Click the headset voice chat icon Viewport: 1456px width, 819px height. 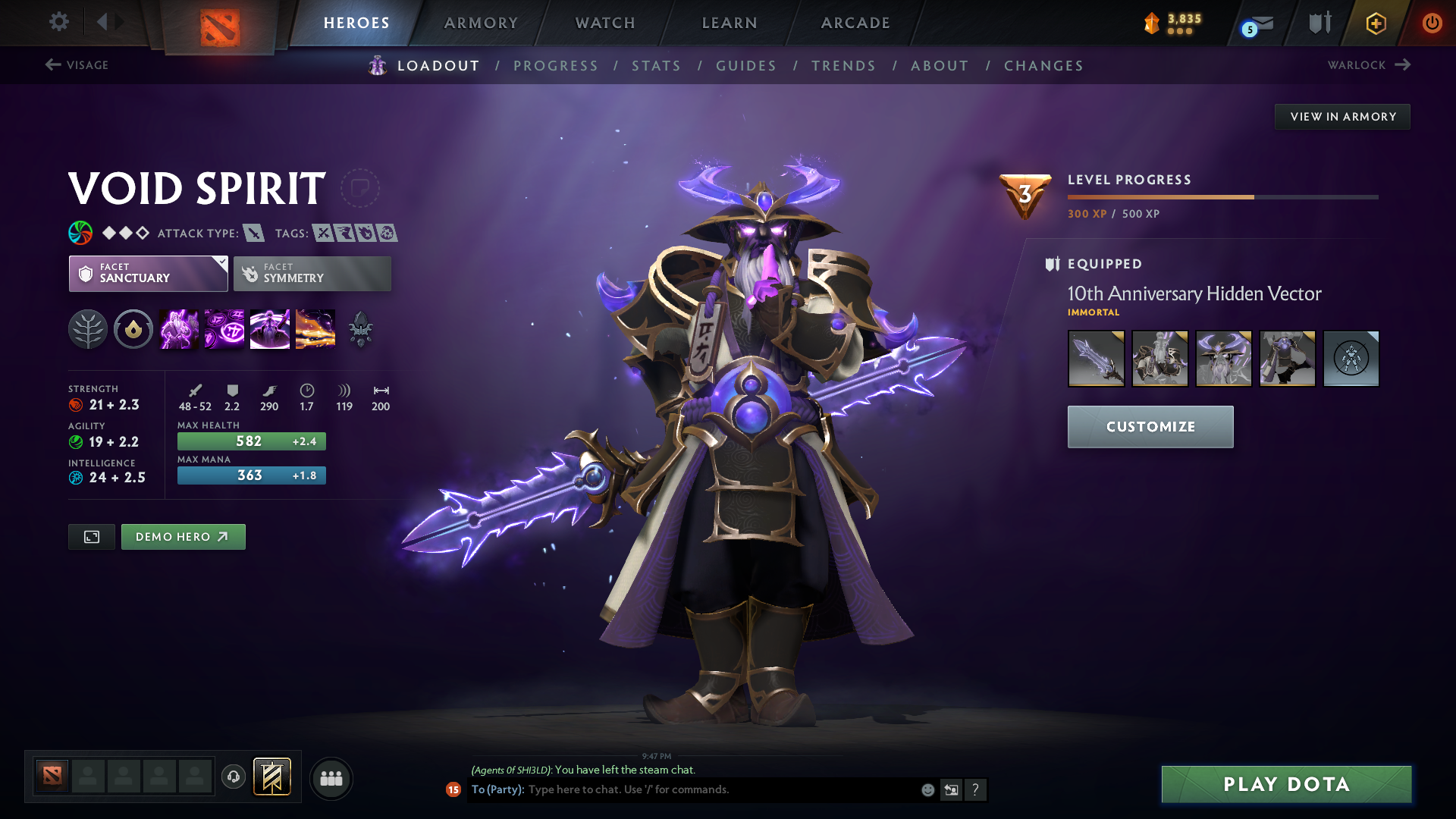[x=233, y=778]
